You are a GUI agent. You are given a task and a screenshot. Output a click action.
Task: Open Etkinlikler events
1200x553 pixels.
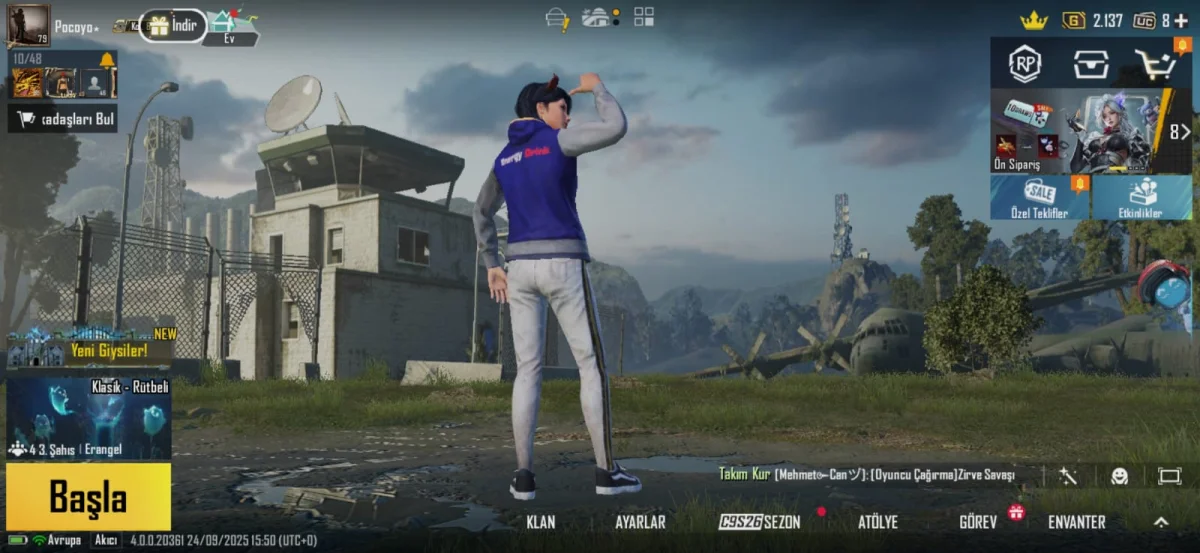(x=1142, y=198)
